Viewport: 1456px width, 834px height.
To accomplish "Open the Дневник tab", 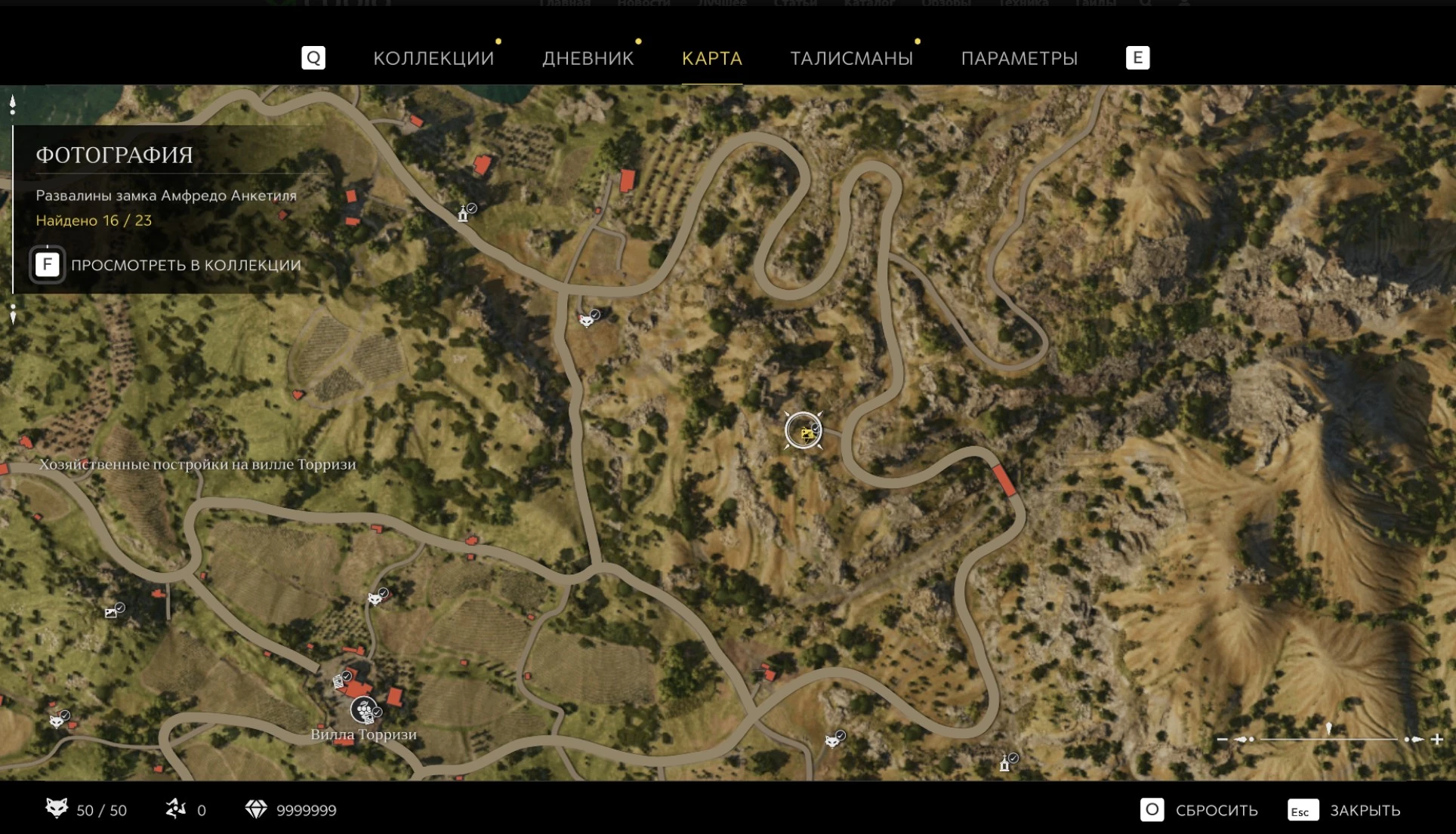I will (588, 58).
